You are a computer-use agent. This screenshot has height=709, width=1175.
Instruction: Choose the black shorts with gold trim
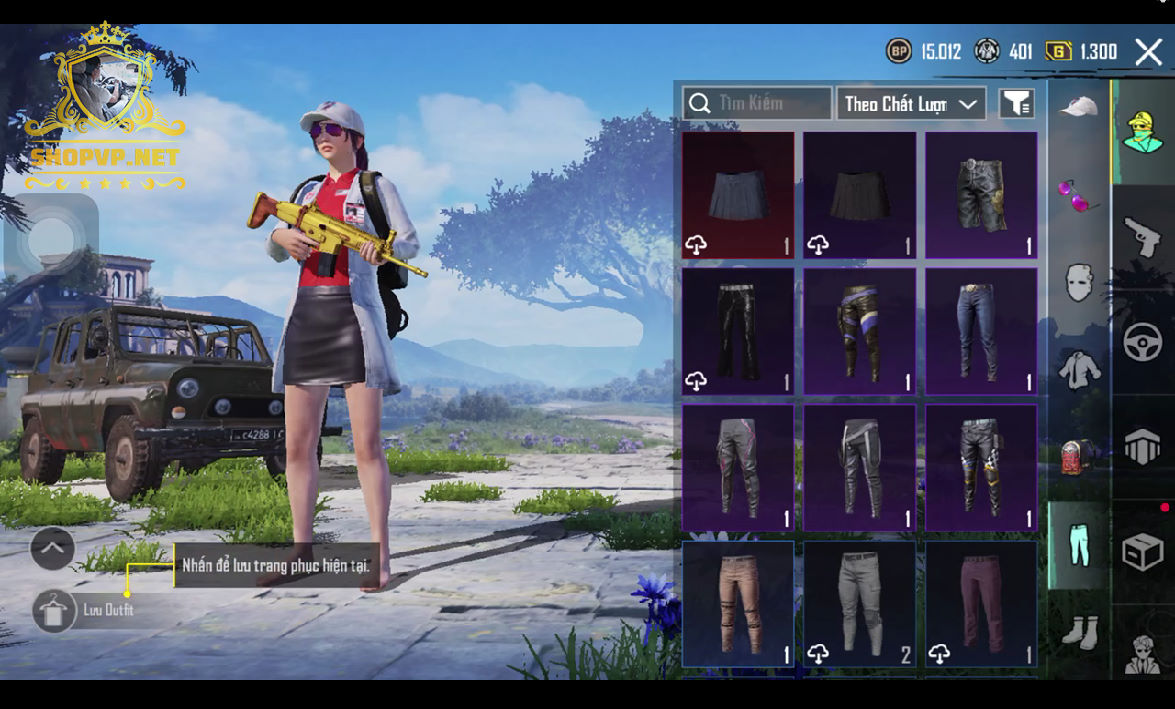981,195
